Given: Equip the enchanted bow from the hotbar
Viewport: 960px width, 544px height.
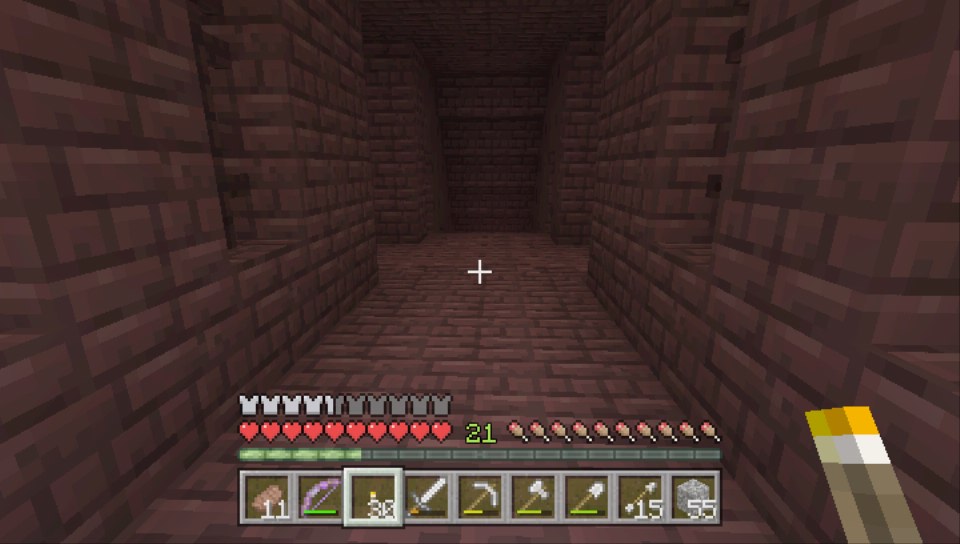Looking at the screenshot, I should tap(320, 497).
